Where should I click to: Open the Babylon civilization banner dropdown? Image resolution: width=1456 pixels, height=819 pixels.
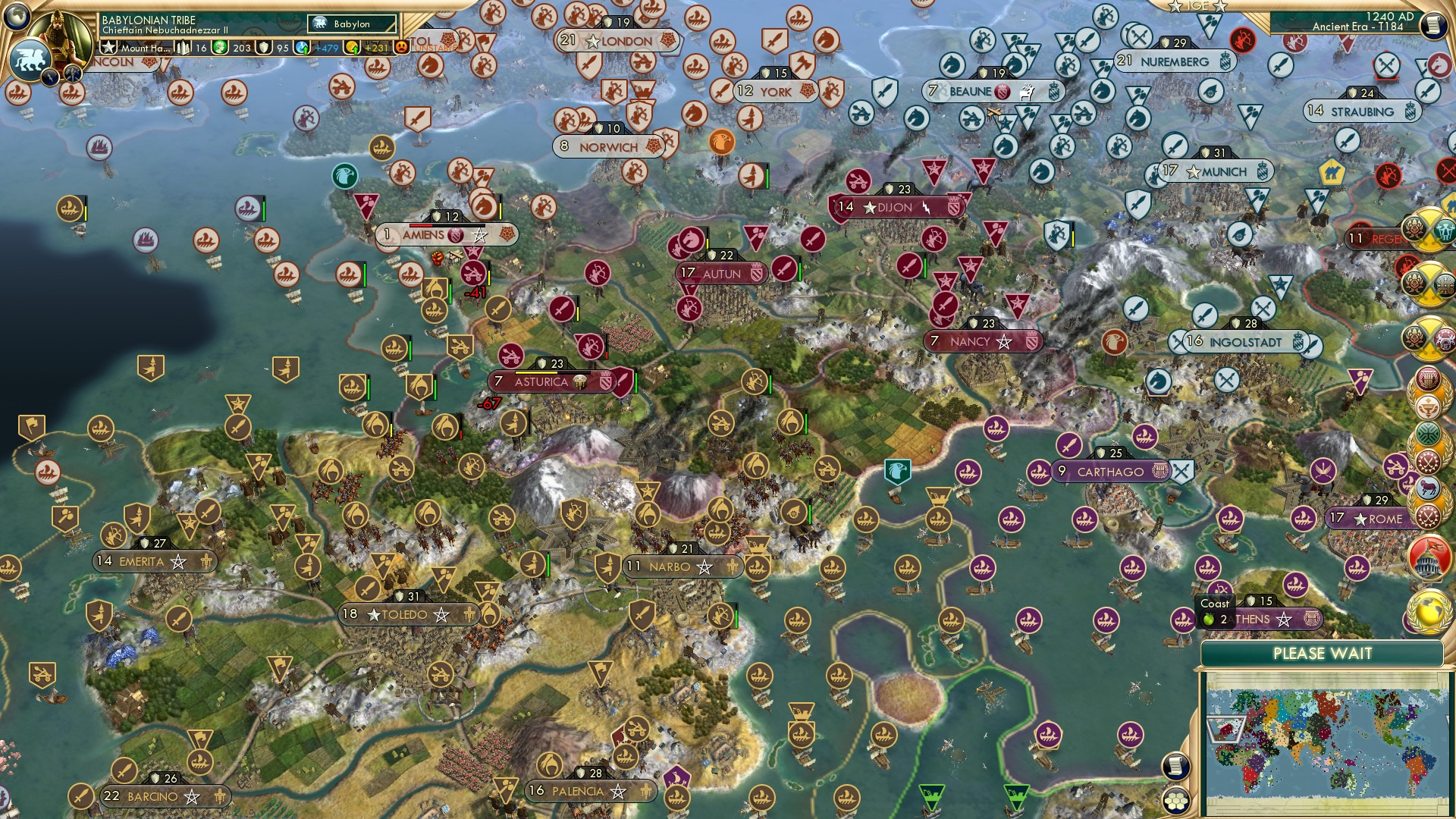349,24
